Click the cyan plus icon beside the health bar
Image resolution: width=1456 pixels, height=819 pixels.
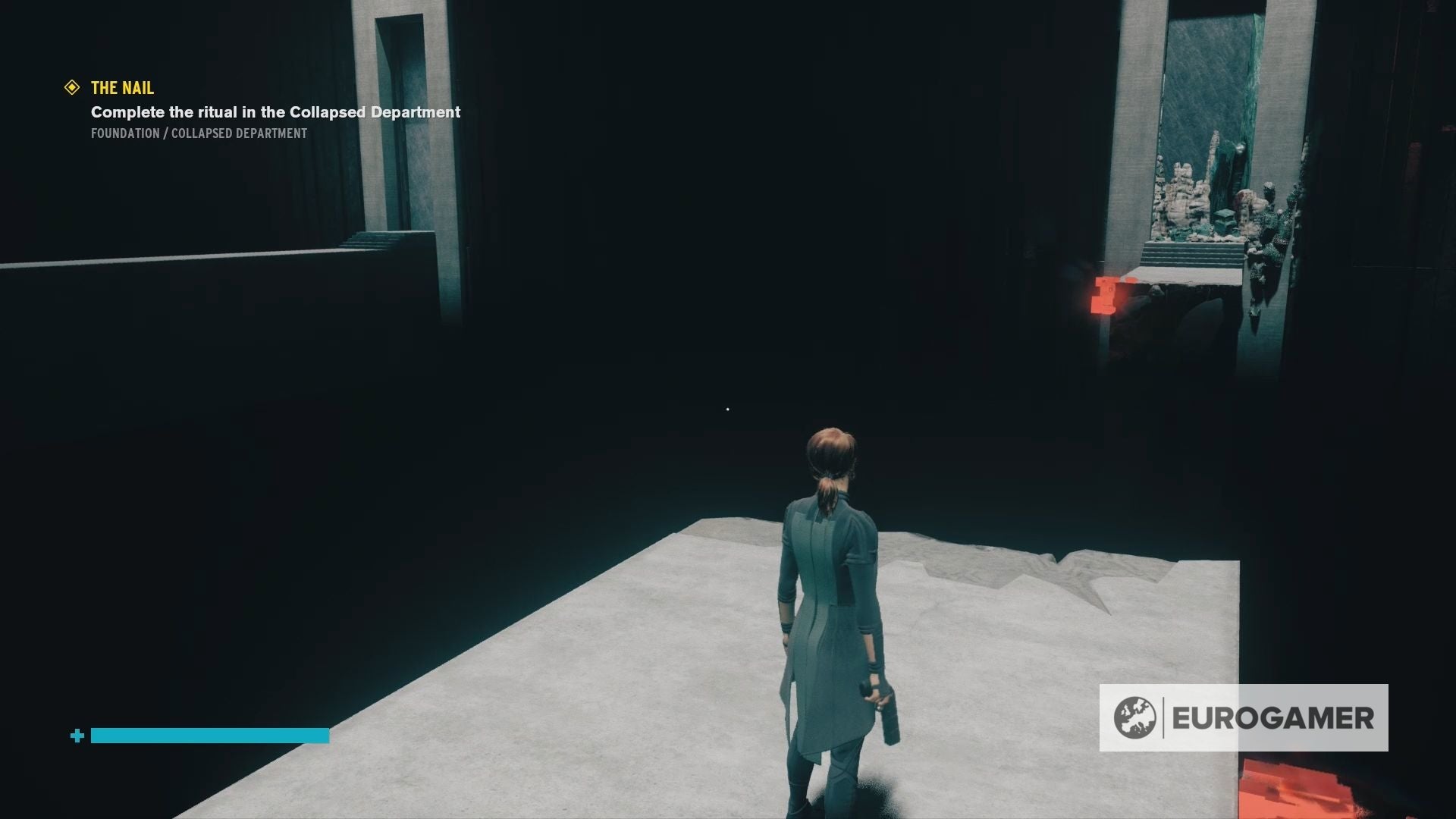pos(77,735)
